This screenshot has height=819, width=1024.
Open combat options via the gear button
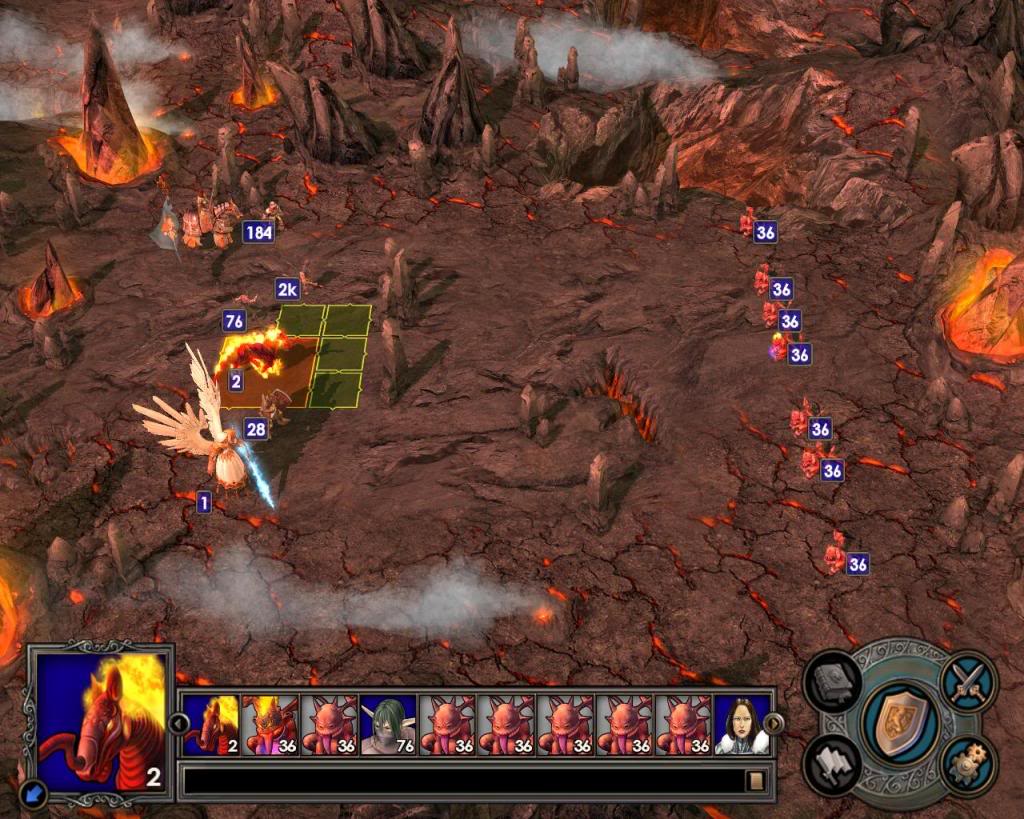(x=968, y=765)
